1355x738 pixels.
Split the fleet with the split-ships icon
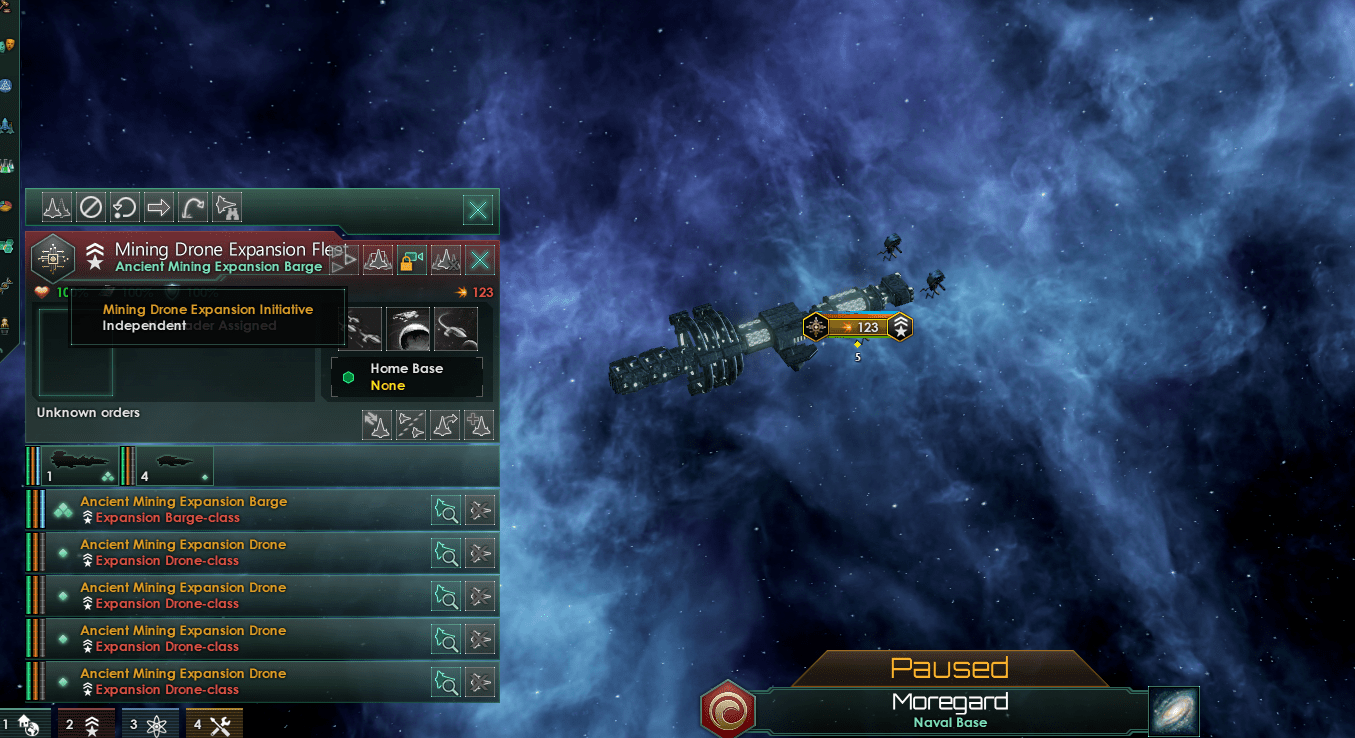point(411,424)
